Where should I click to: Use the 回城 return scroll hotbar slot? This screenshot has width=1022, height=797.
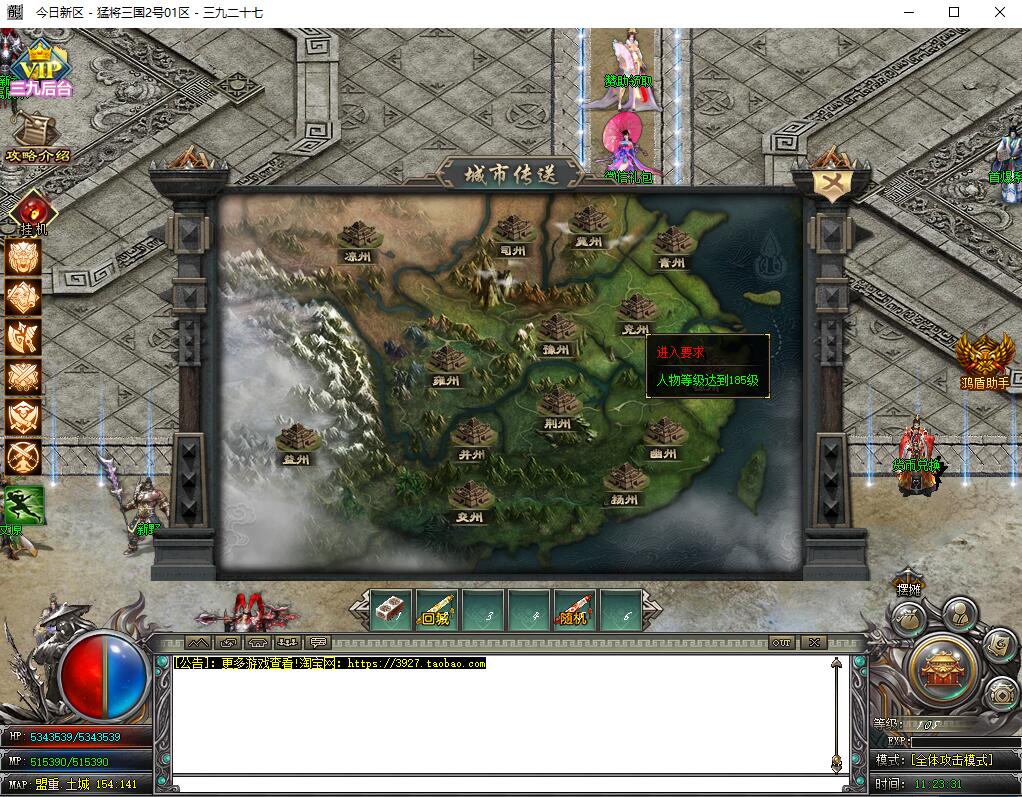click(436, 609)
